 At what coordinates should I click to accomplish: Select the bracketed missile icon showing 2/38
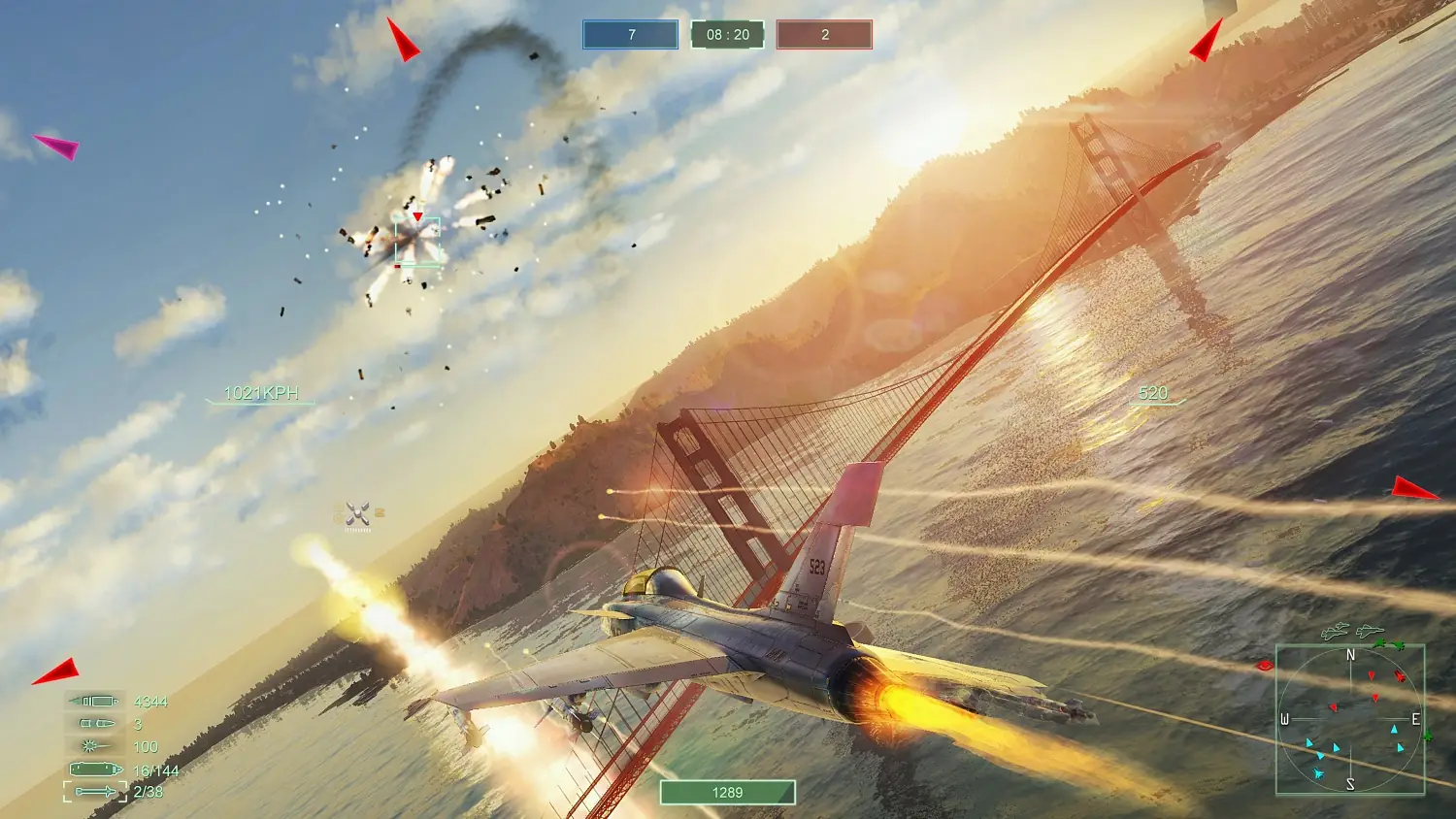coord(94,790)
